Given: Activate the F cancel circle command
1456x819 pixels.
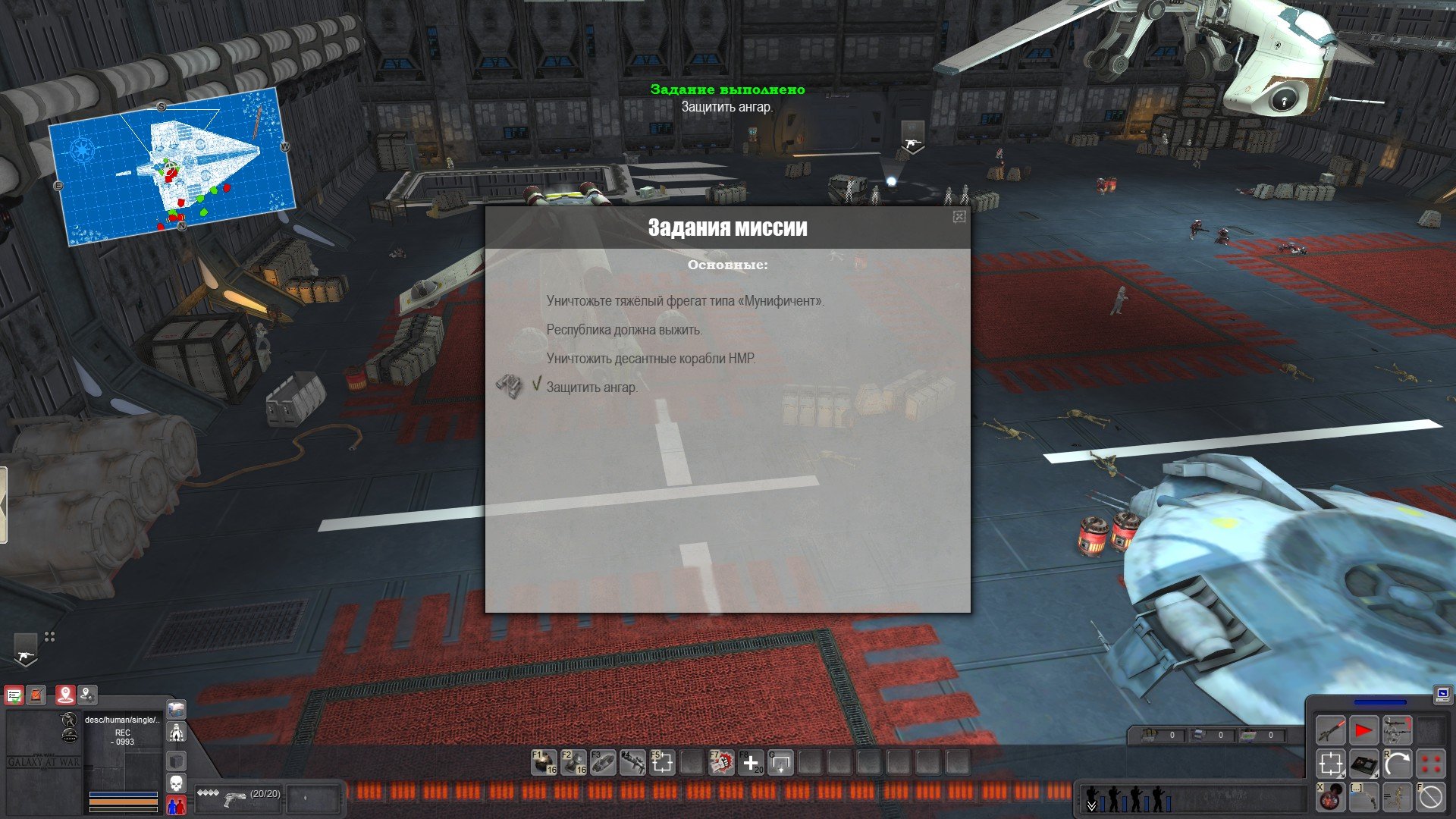Looking at the screenshot, I should tap(1430, 797).
